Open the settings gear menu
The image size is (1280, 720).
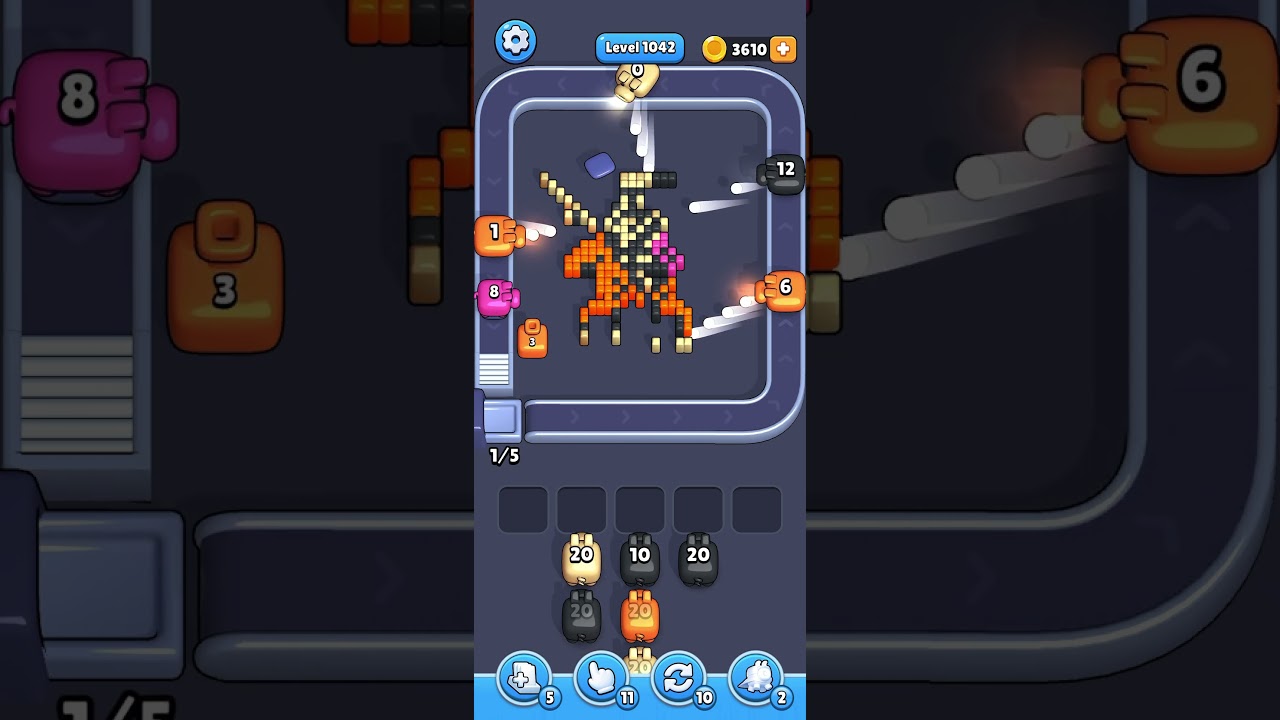(x=516, y=41)
